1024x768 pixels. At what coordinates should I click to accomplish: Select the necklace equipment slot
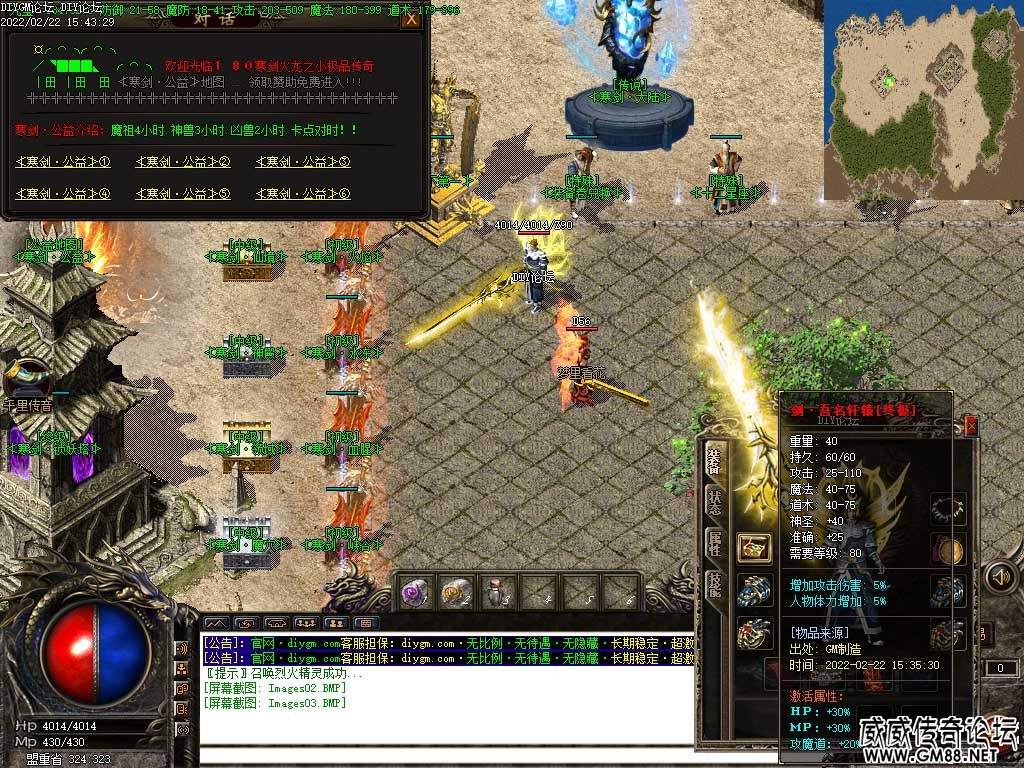(947, 508)
